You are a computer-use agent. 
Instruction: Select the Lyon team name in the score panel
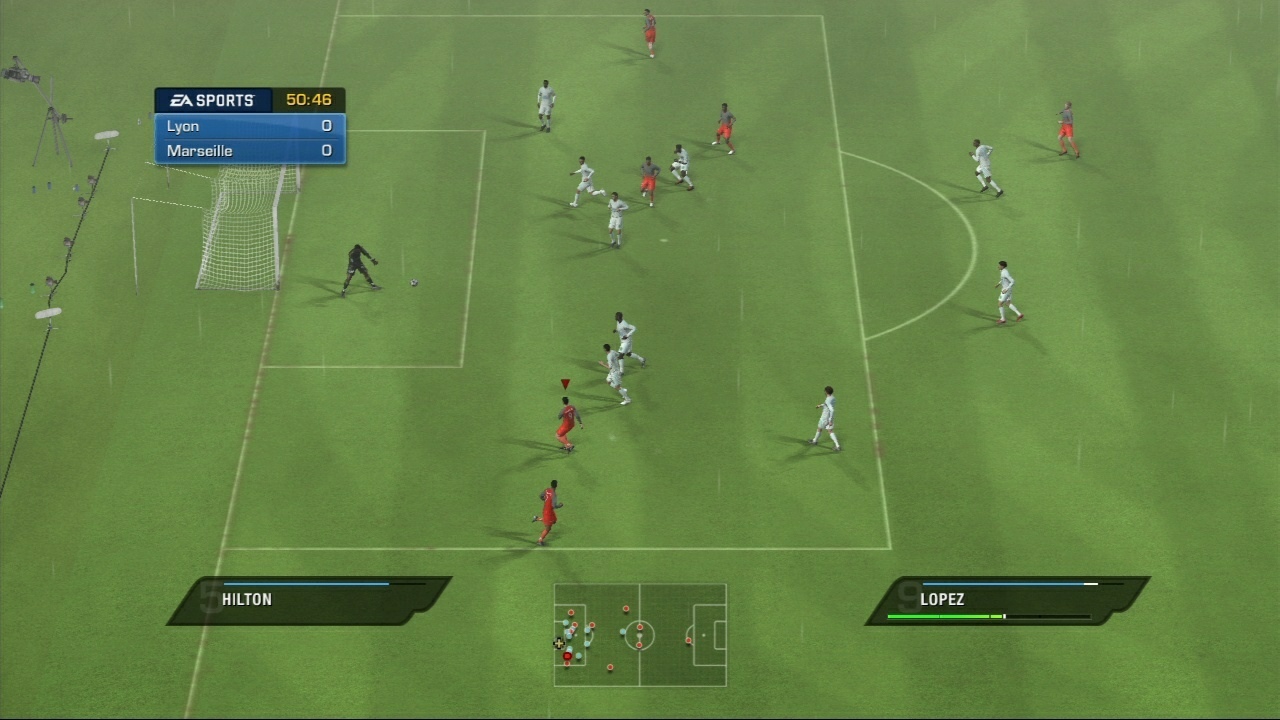183,126
